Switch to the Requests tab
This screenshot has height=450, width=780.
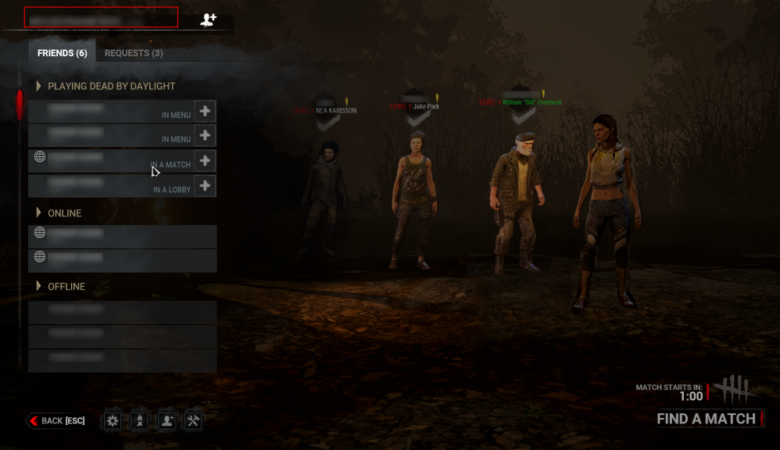coord(133,53)
